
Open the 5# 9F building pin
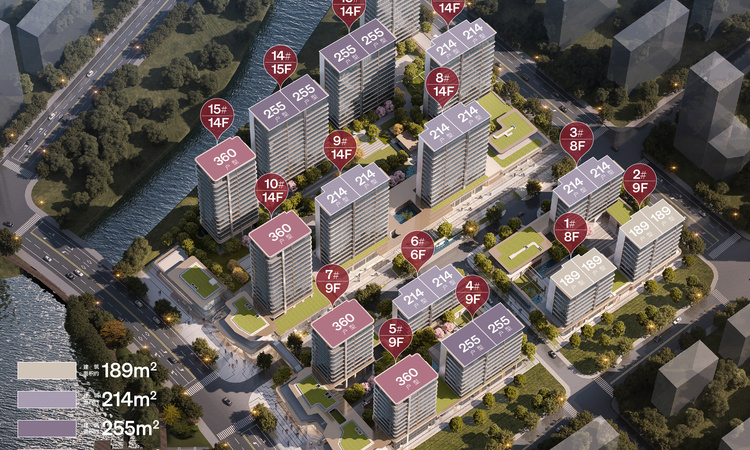(x=395, y=334)
